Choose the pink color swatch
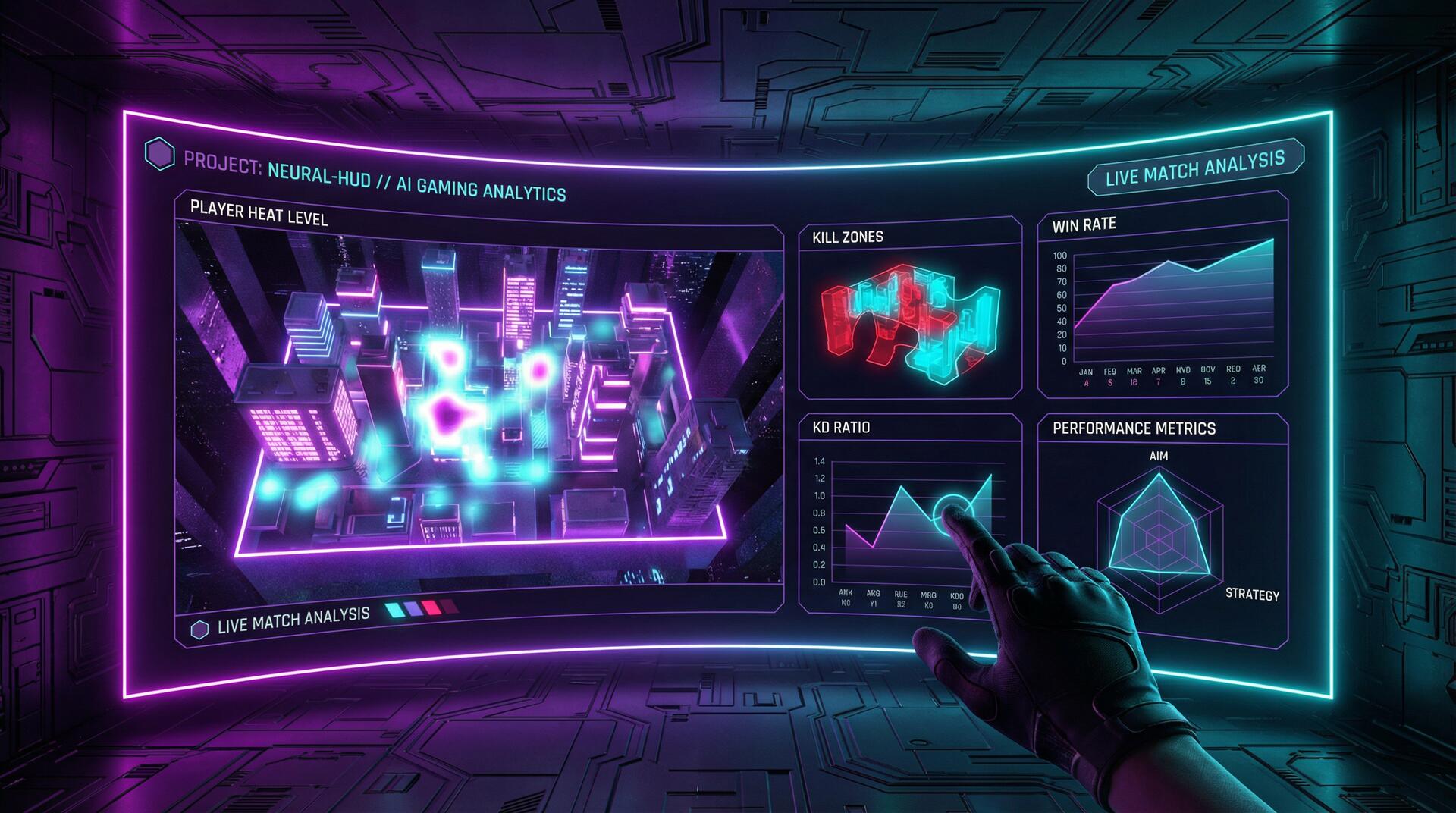Image resolution: width=1456 pixels, height=813 pixels. (x=432, y=607)
